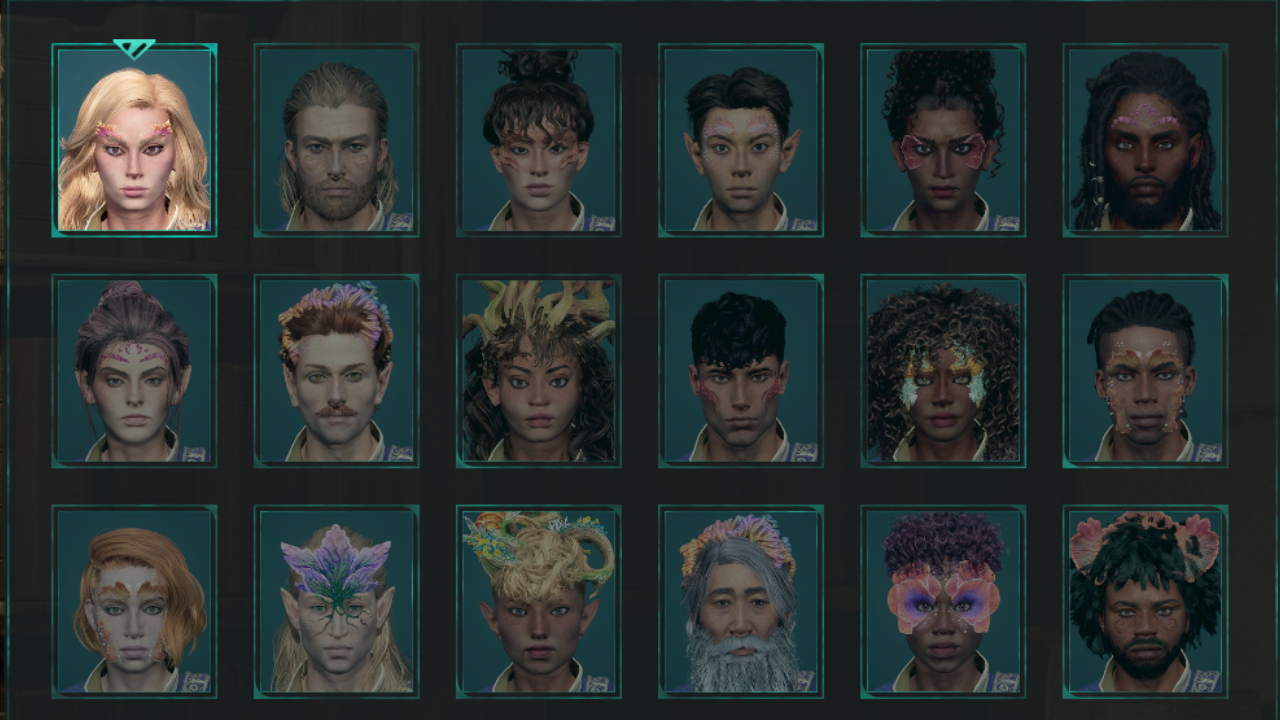Select the man with black fringe and cheek tattoos

(740, 371)
